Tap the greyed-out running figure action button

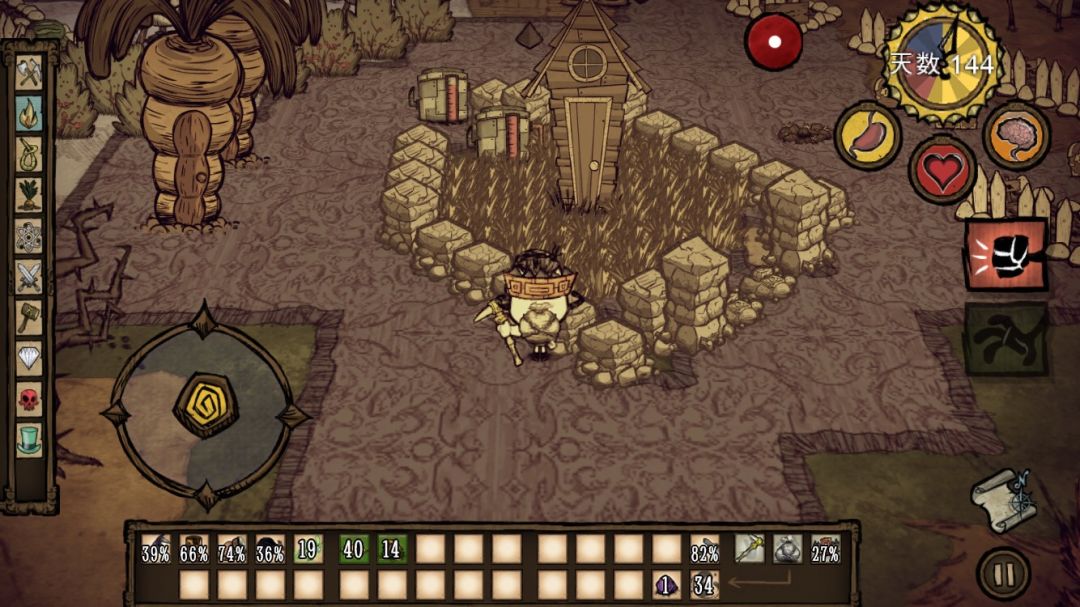pyautogui.click(x=1005, y=339)
